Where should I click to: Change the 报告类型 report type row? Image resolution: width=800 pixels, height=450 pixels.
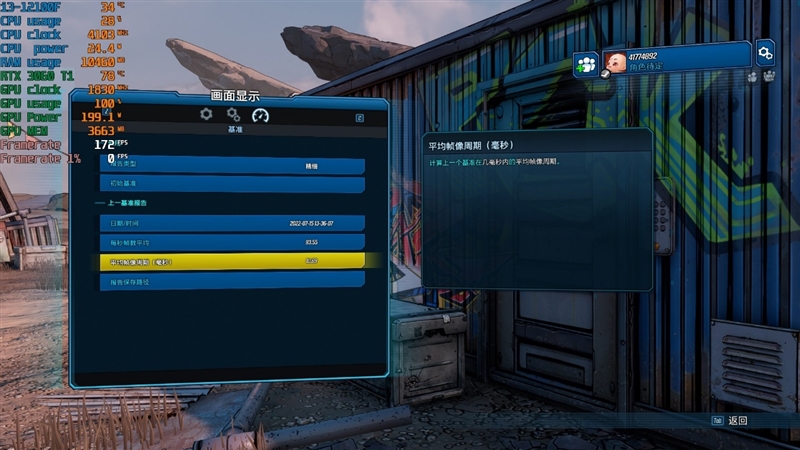pos(232,165)
